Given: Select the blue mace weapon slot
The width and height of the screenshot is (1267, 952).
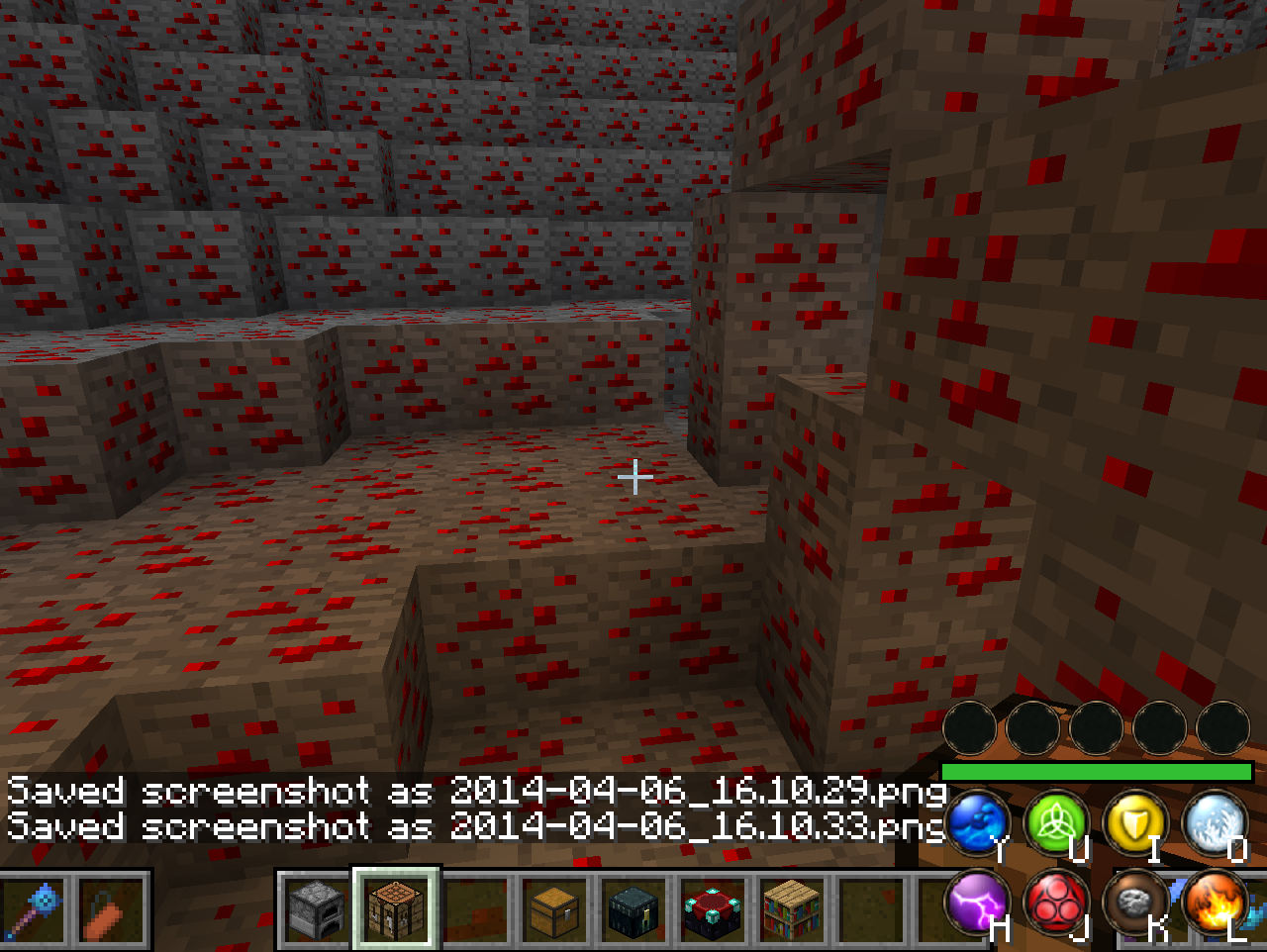Looking at the screenshot, I should 30,912.
